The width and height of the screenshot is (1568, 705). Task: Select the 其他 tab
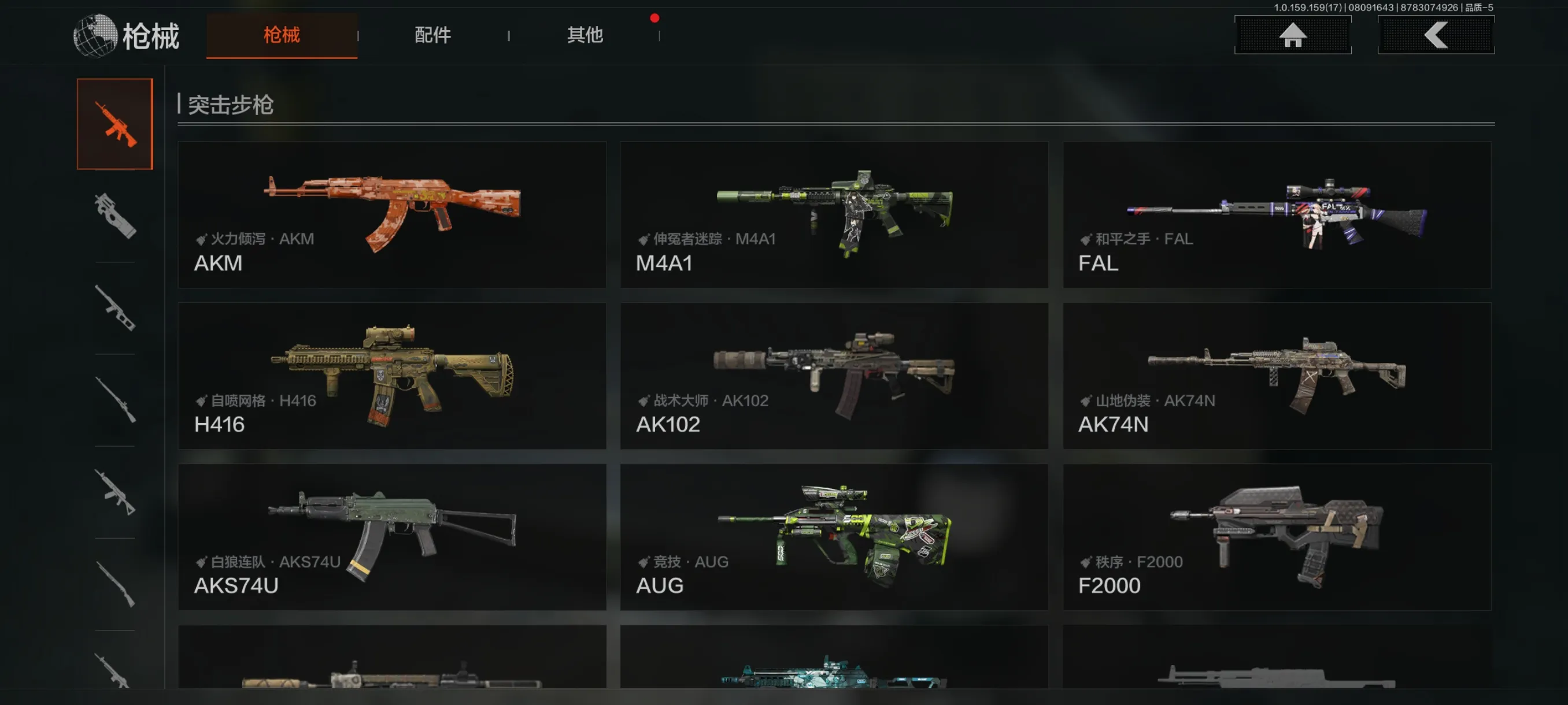click(x=585, y=35)
